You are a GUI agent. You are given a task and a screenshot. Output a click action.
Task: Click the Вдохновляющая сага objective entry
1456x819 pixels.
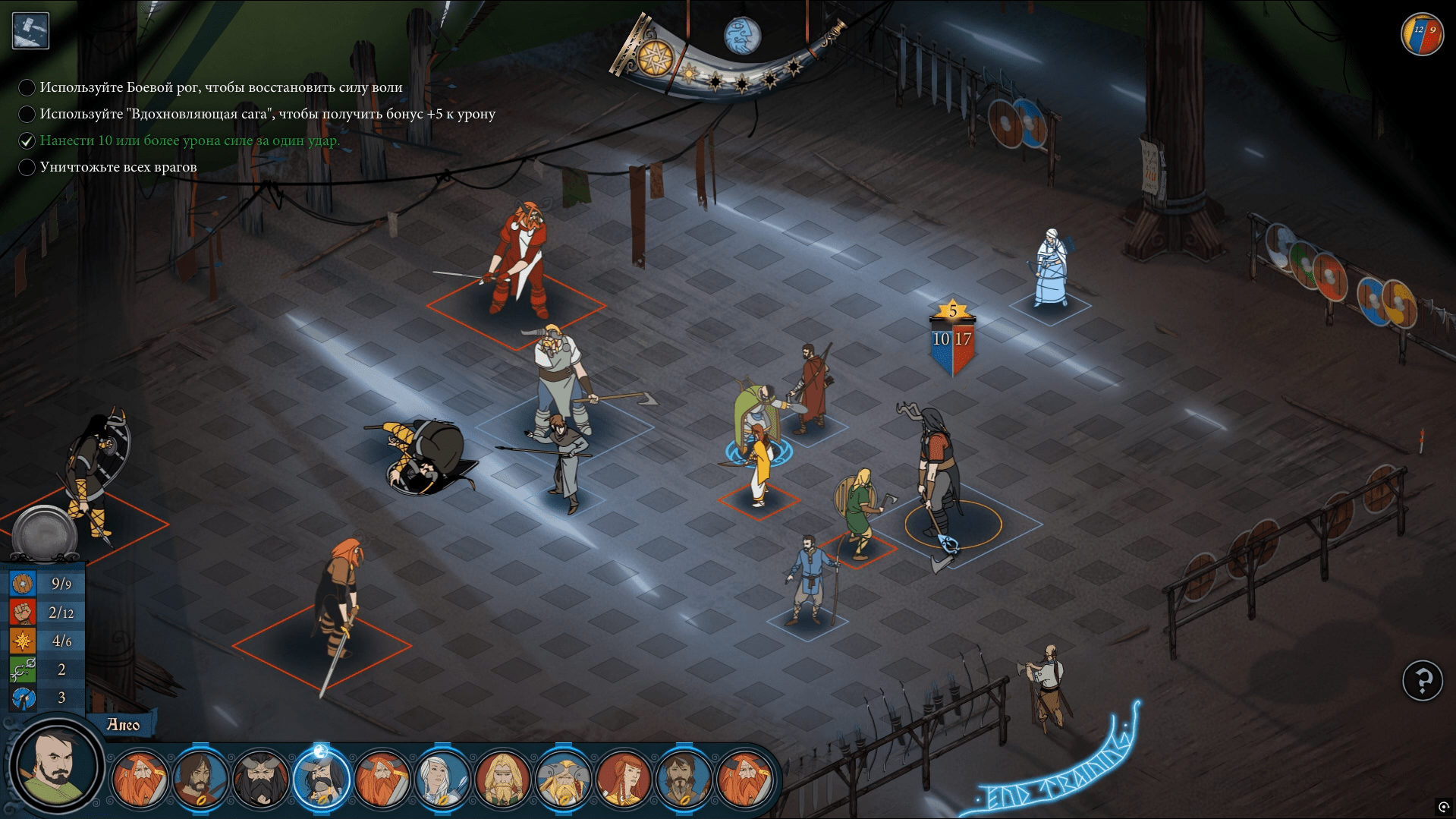[x=267, y=114]
